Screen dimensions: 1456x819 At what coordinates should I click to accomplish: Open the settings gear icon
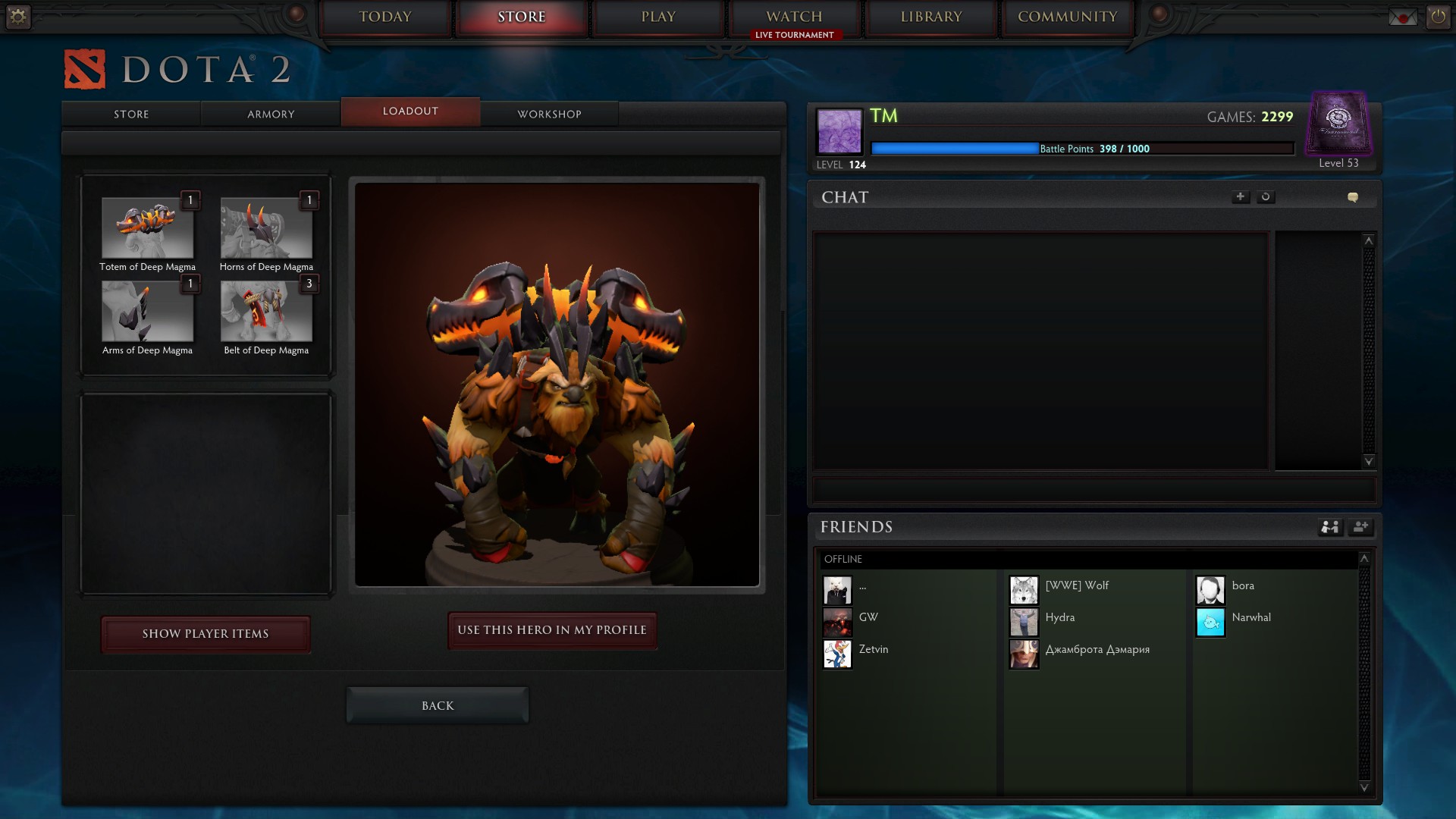click(x=18, y=16)
